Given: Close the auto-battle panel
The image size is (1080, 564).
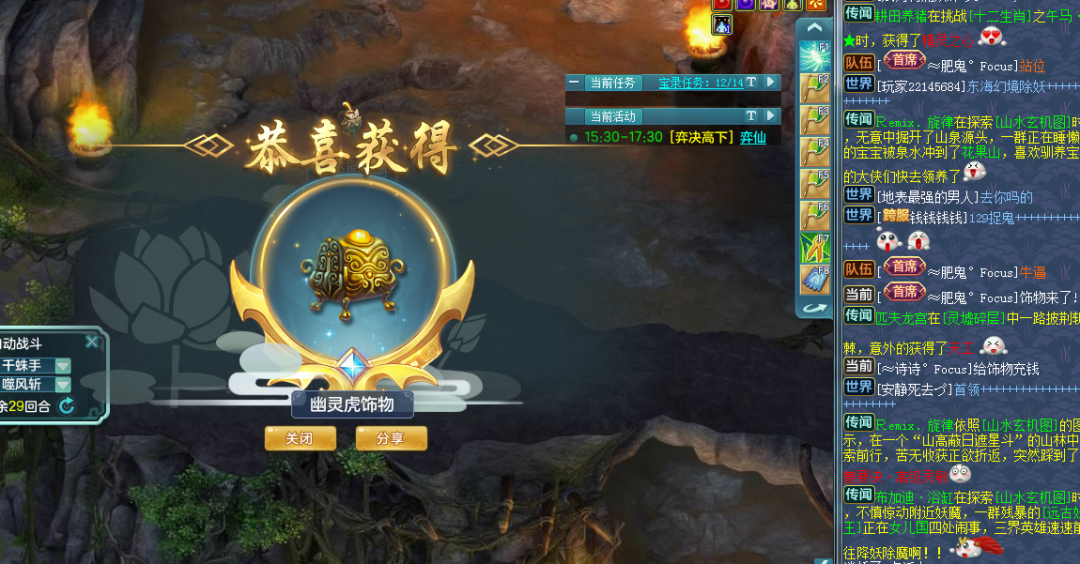Looking at the screenshot, I should 91,342.
